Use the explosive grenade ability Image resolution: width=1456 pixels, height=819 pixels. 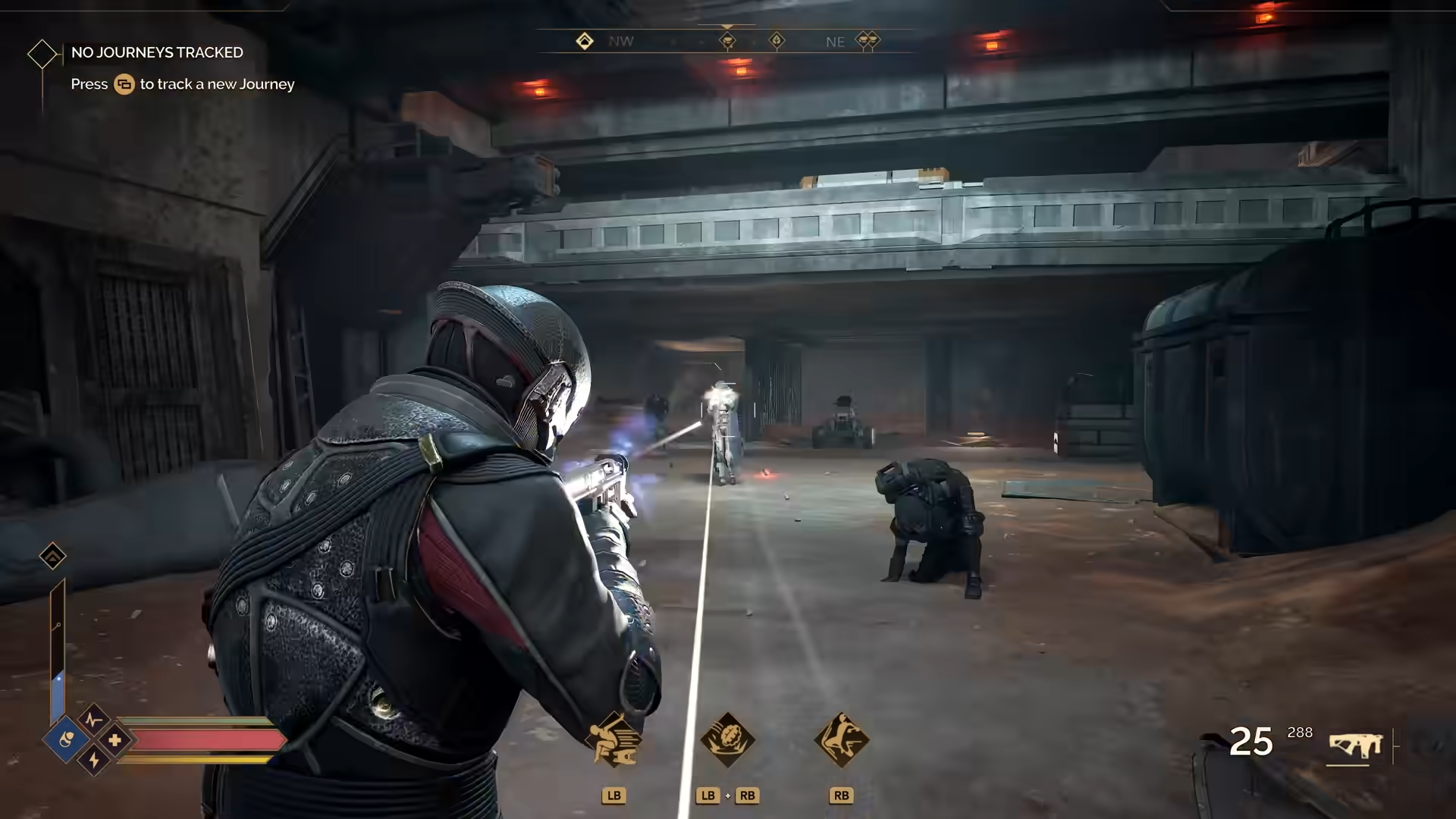point(727,739)
